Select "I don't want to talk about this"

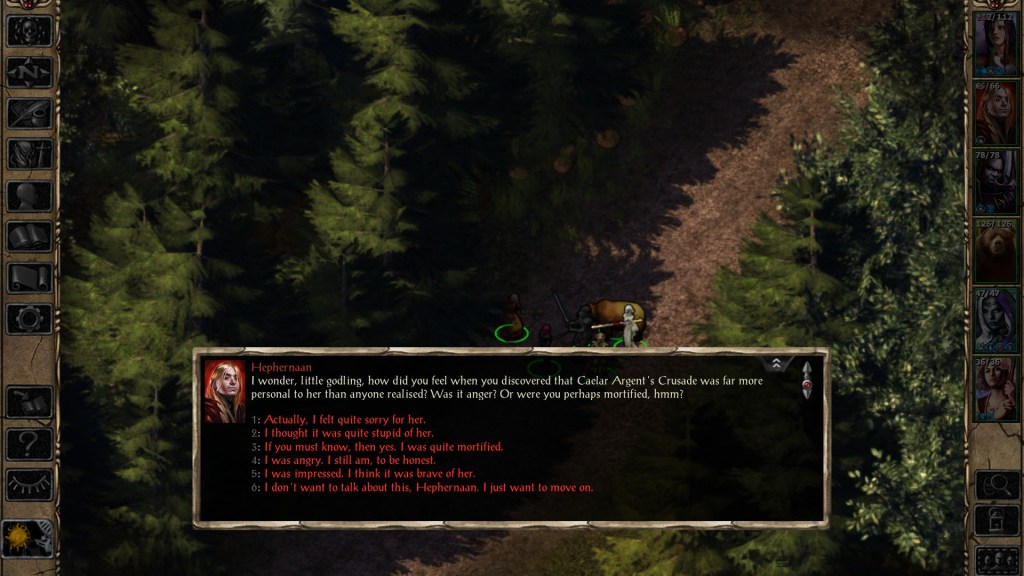click(428, 488)
